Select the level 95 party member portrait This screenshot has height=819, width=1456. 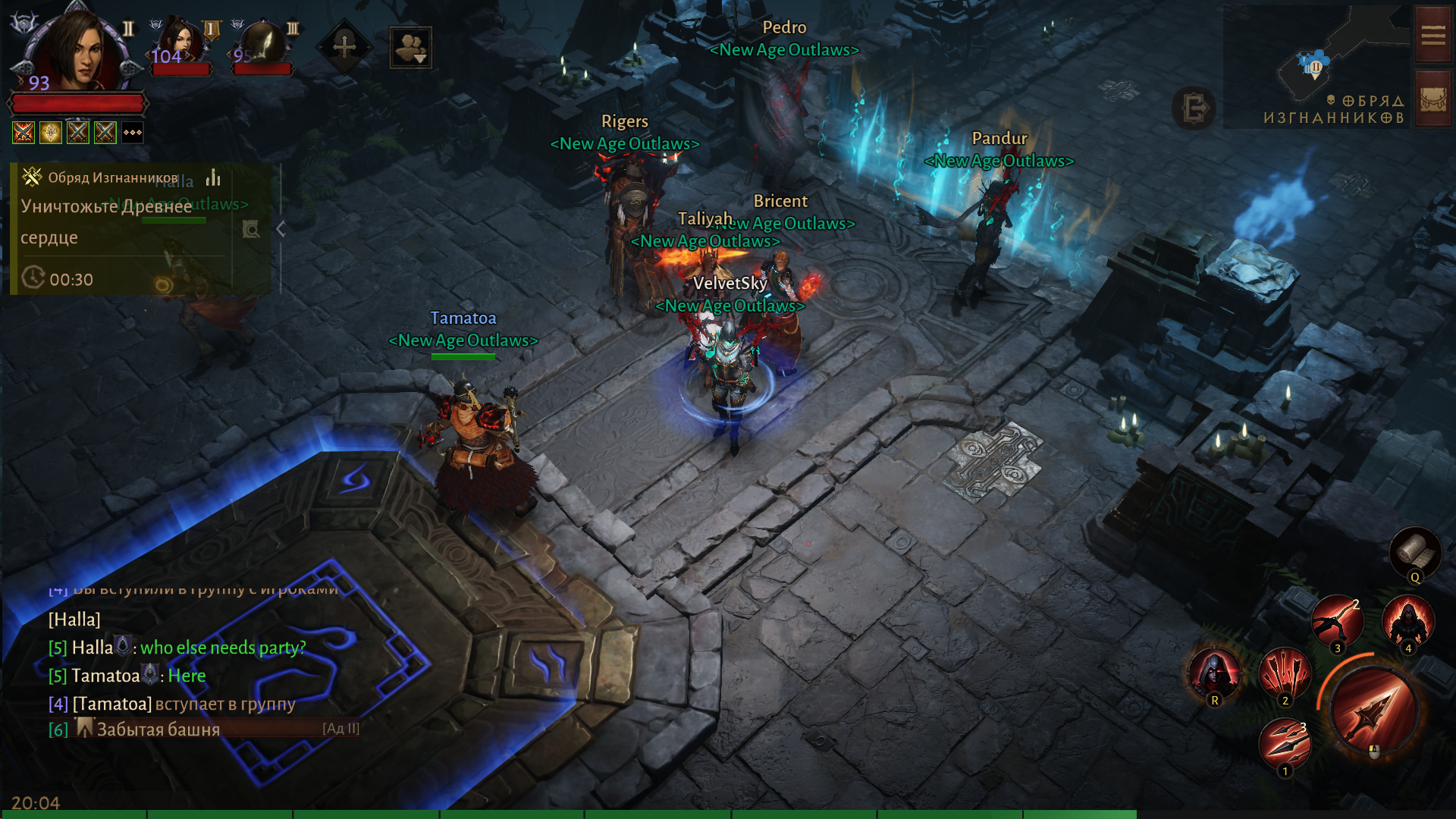point(262,44)
